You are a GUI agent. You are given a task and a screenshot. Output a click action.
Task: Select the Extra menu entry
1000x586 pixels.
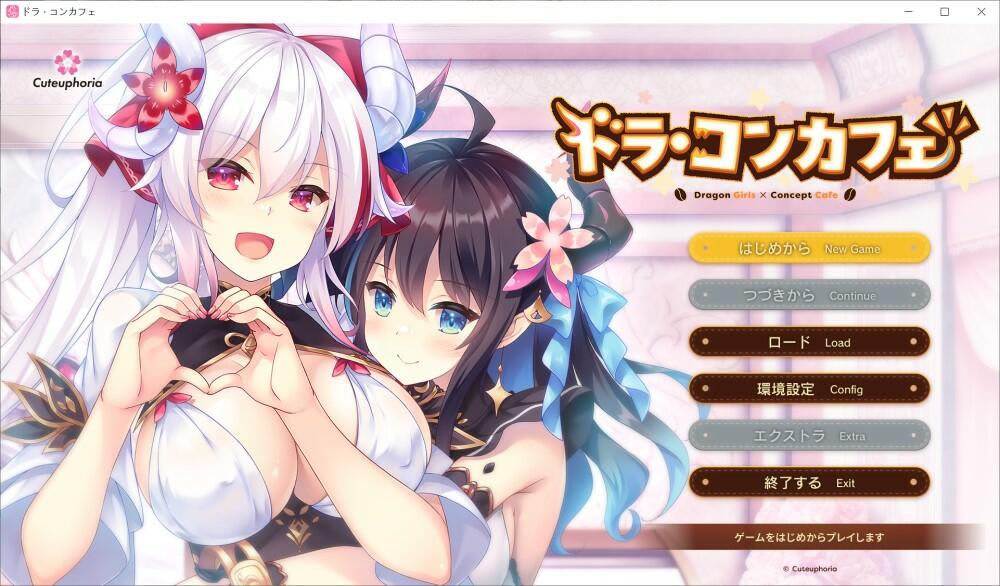pyautogui.click(x=809, y=436)
